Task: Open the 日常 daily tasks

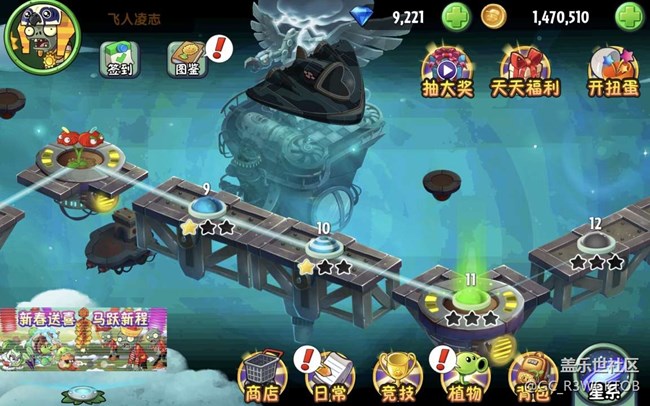Action: [x=326, y=375]
